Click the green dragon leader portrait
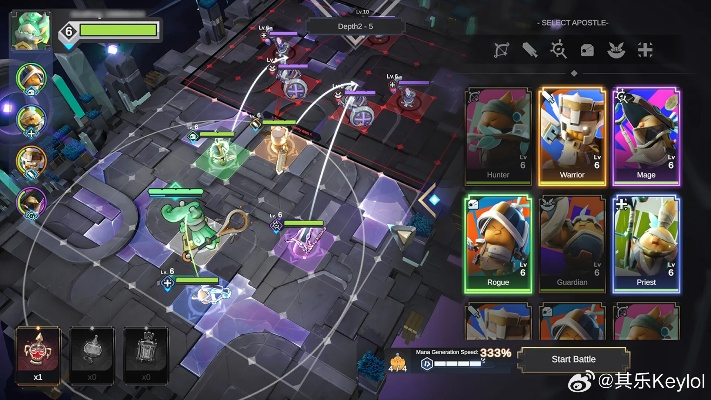711x400 pixels. [30, 30]
